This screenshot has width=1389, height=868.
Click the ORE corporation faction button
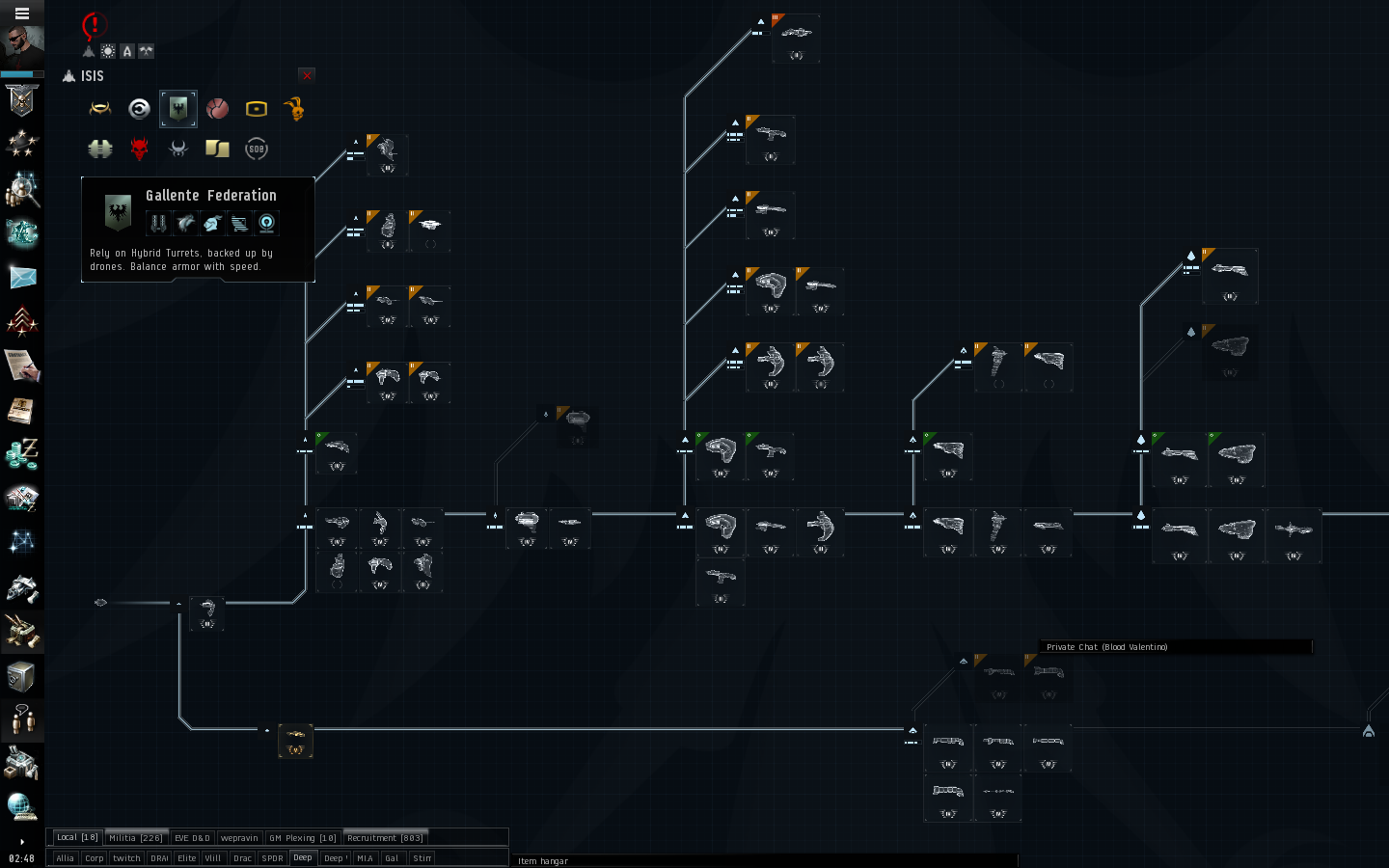(256, 108)
